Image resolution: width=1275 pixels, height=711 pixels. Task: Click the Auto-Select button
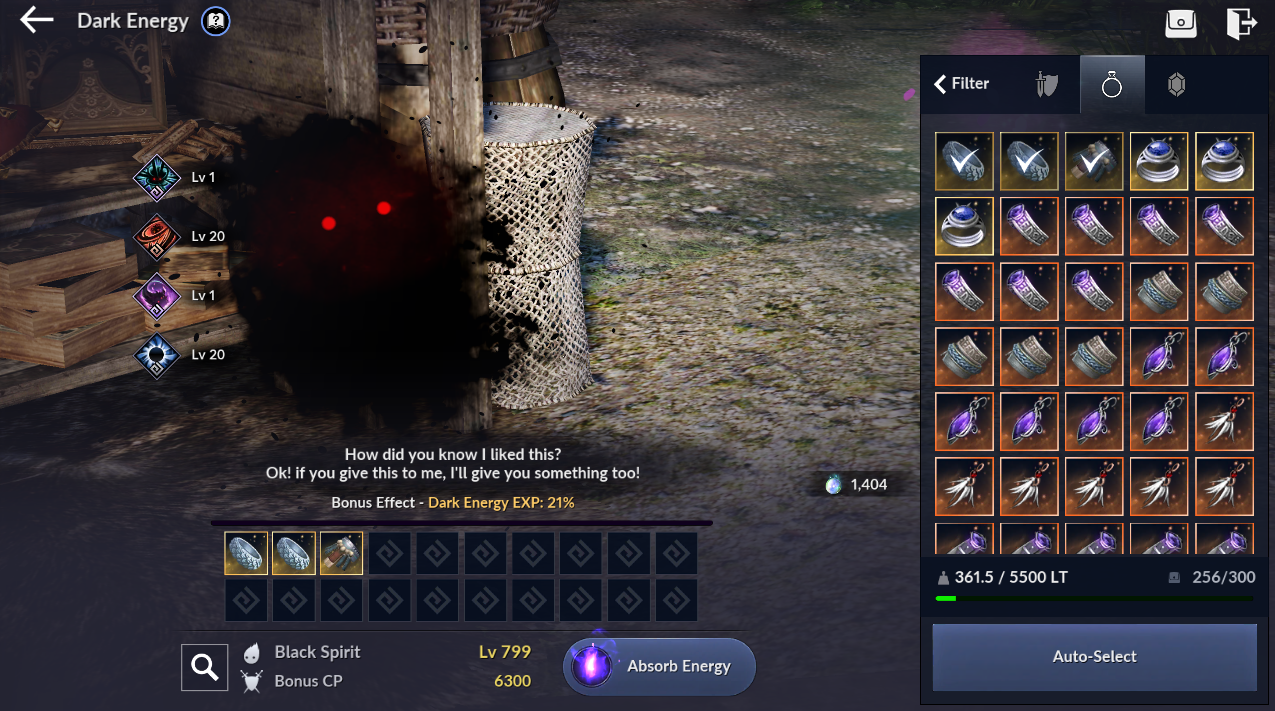pyautogui.click(x=1094, y=657)
